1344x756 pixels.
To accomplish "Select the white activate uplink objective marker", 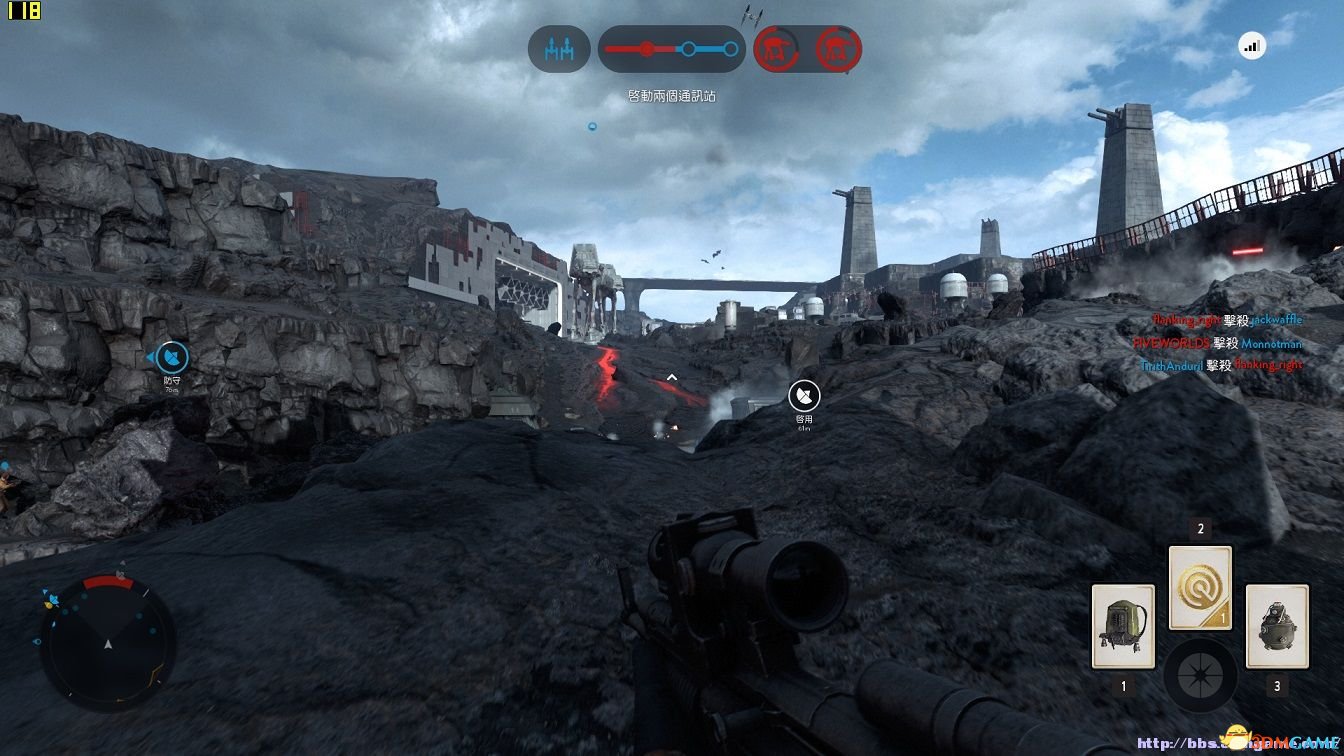I will 804,395.
